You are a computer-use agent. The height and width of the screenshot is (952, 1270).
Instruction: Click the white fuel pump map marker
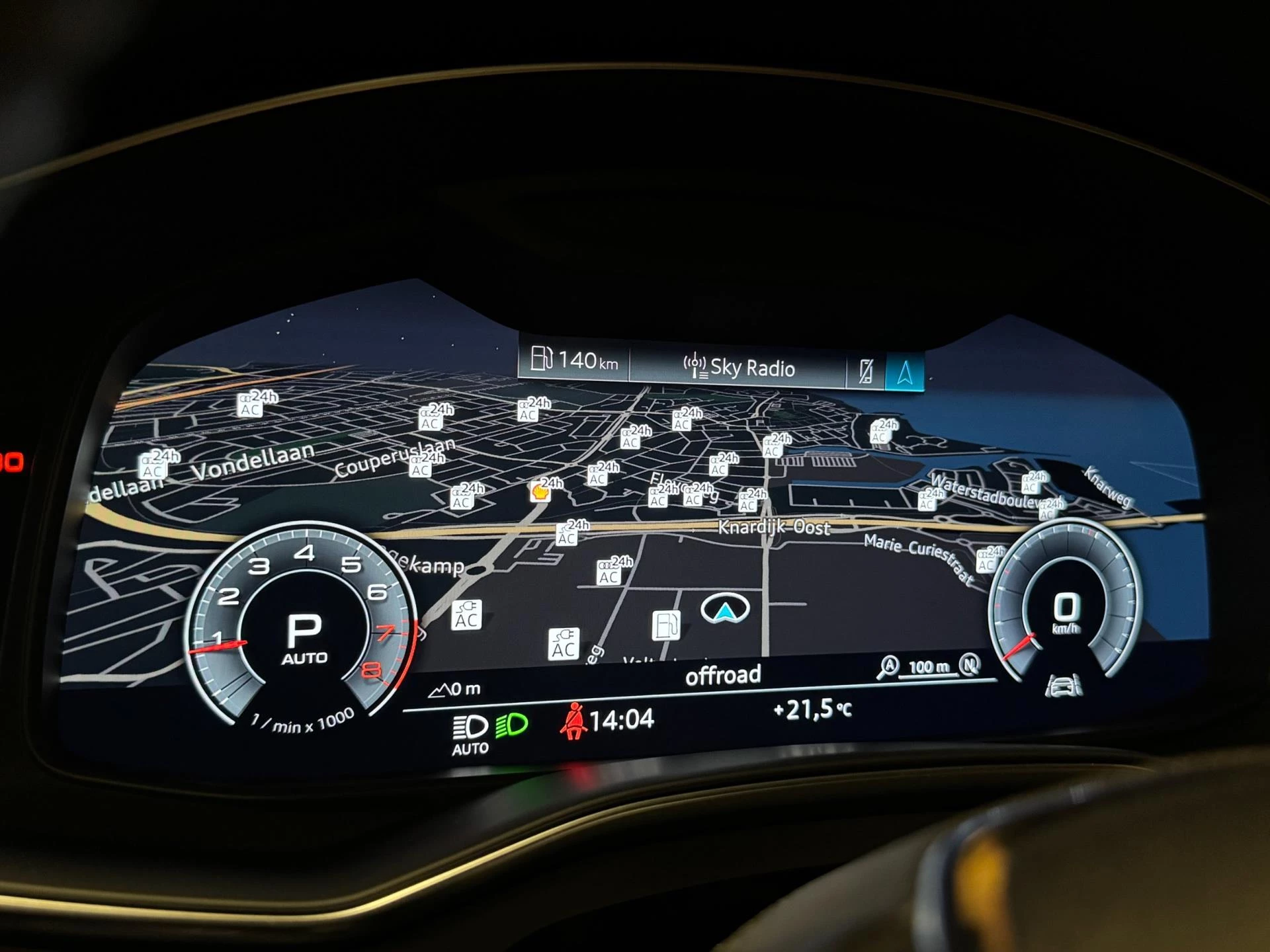(665, 625)
